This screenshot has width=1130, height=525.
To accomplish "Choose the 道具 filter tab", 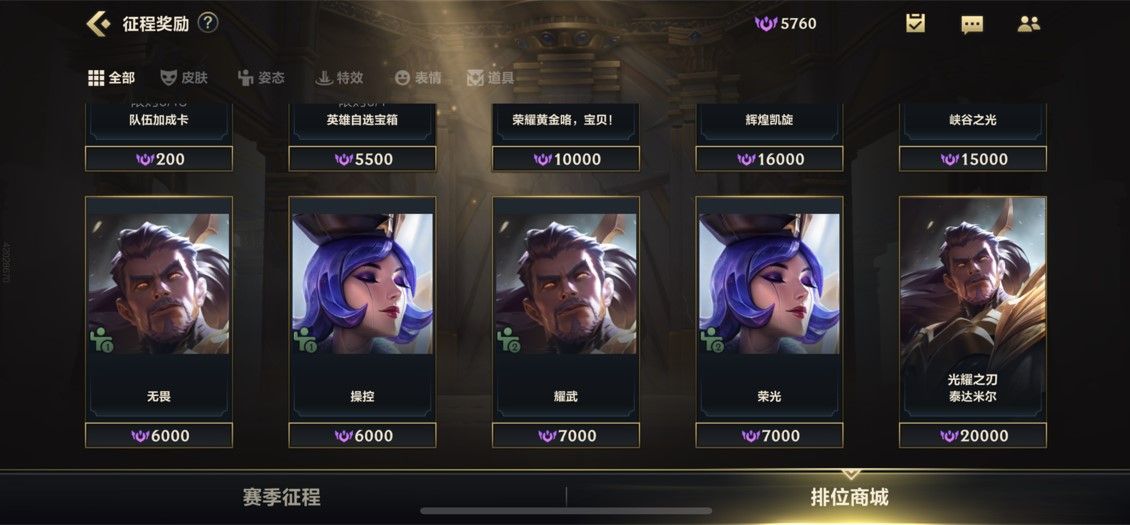I will [490, 77].
